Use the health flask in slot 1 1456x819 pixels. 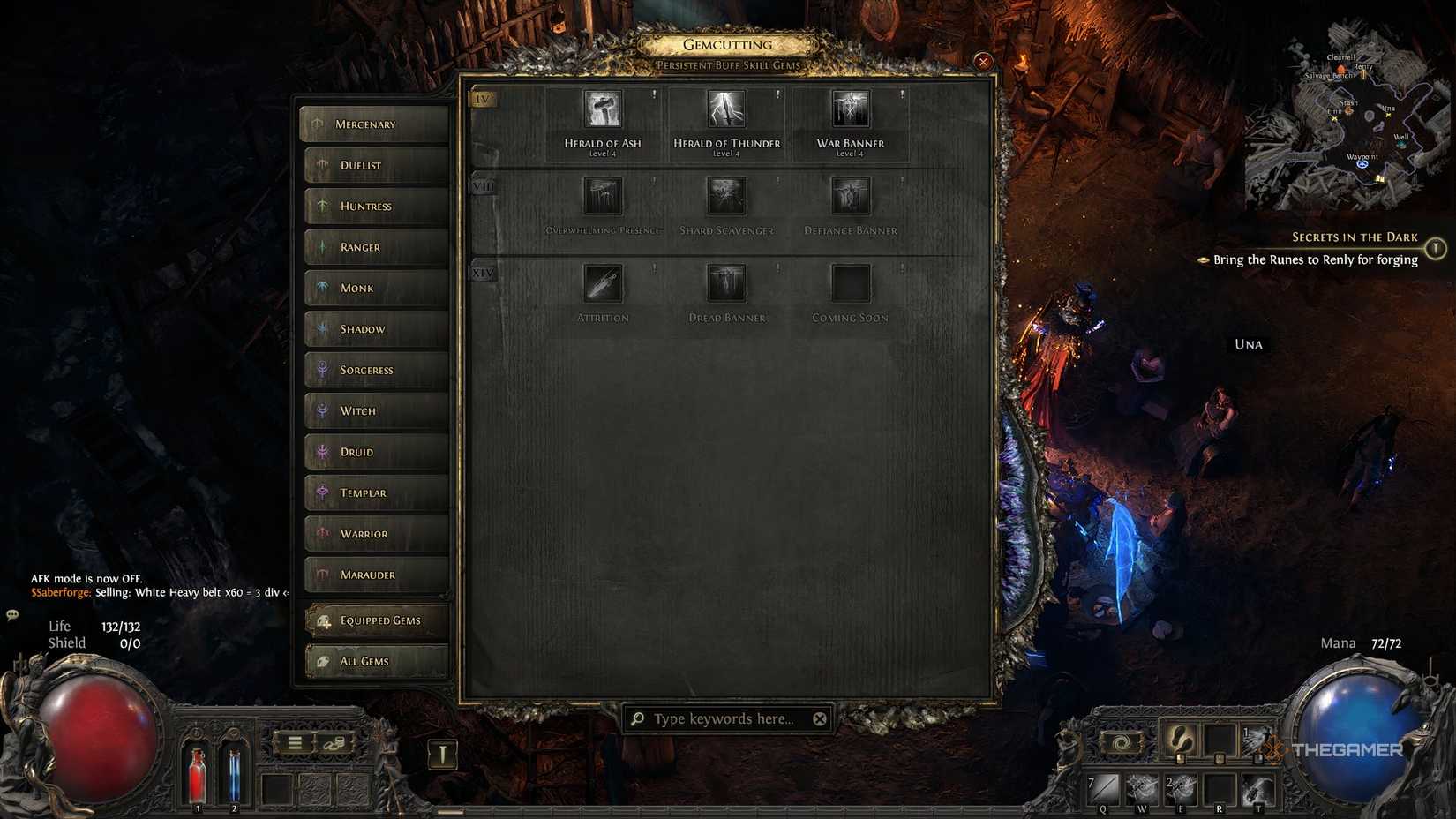pyautogui.click(x=196, y=777)
